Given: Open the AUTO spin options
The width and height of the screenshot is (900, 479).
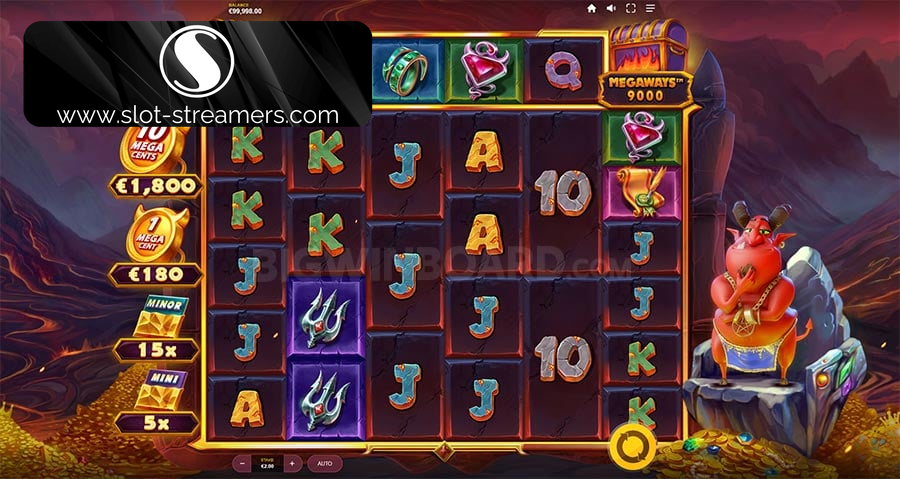Looking at the screenshot, I should tap(325, 464).
